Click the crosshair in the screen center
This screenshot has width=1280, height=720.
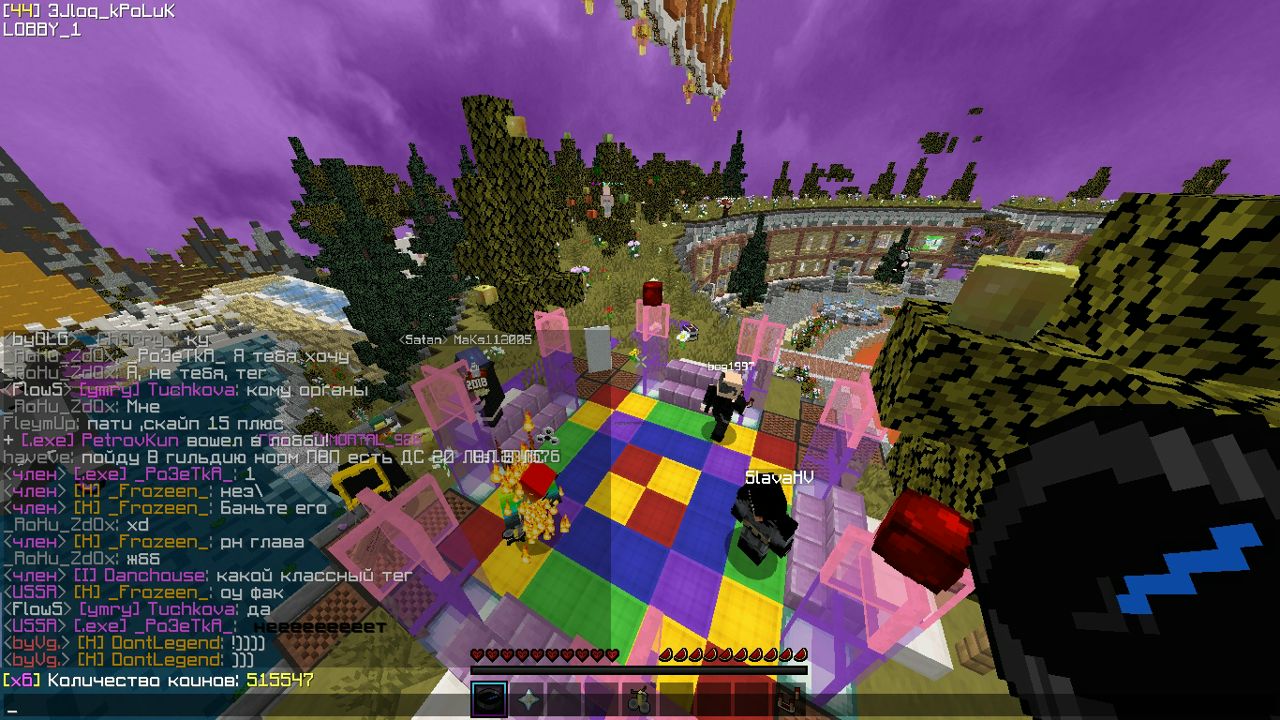click(x=640, y=360)
